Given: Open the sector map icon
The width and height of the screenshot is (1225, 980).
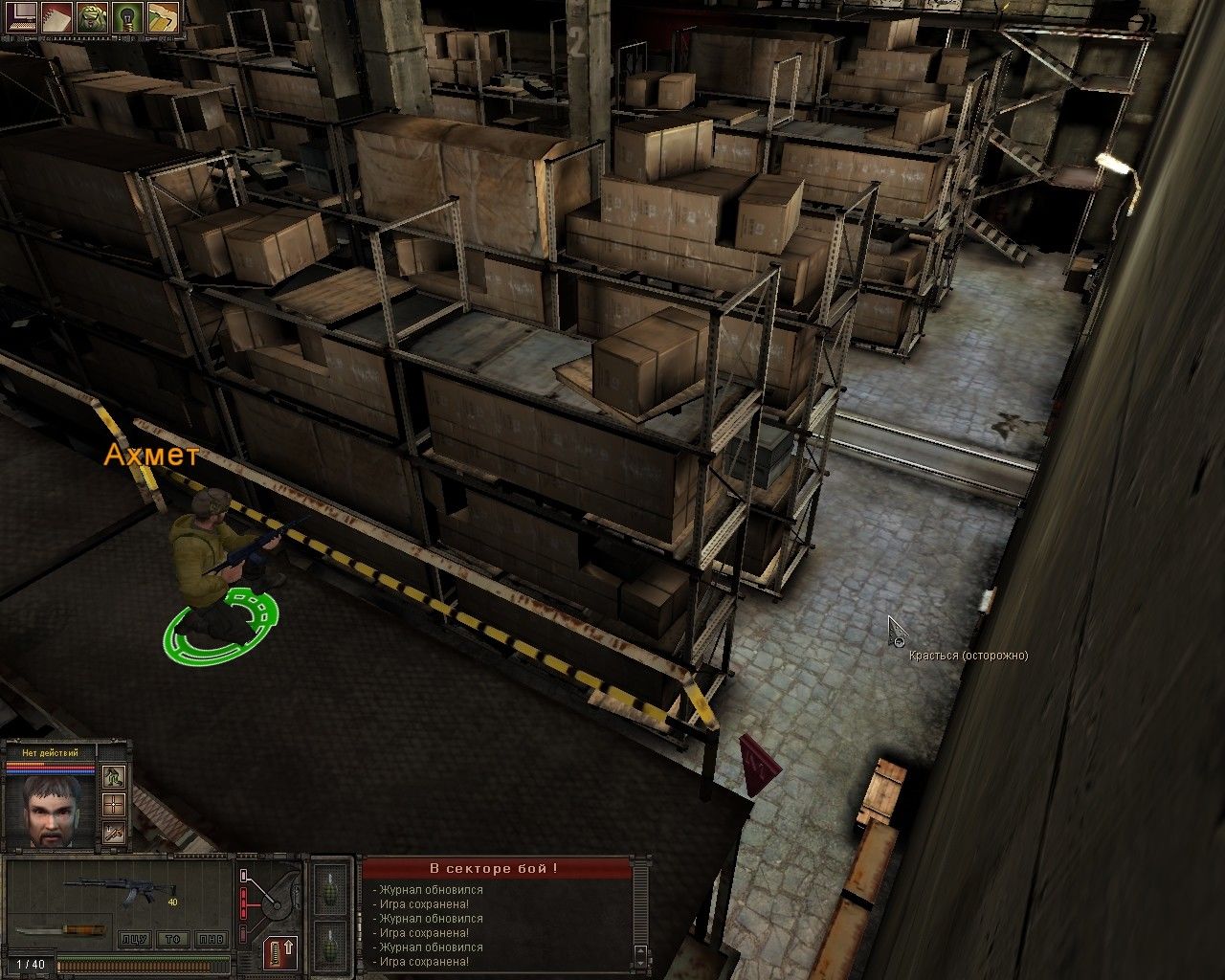Looking at the screenshot, I should click(x=163, y=17).
